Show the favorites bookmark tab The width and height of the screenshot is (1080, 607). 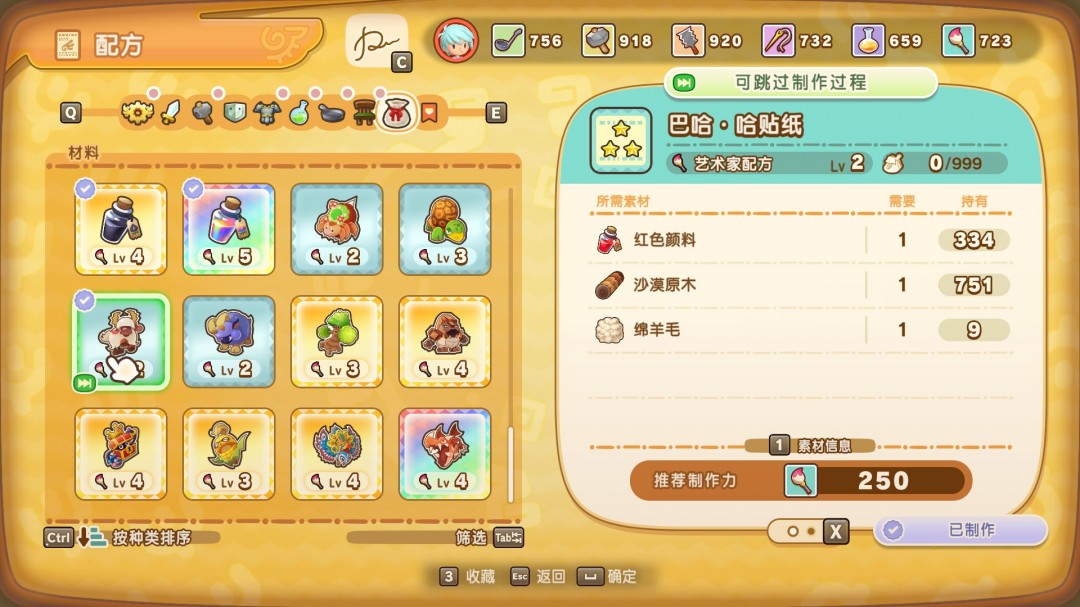click(x=428, y=113)
